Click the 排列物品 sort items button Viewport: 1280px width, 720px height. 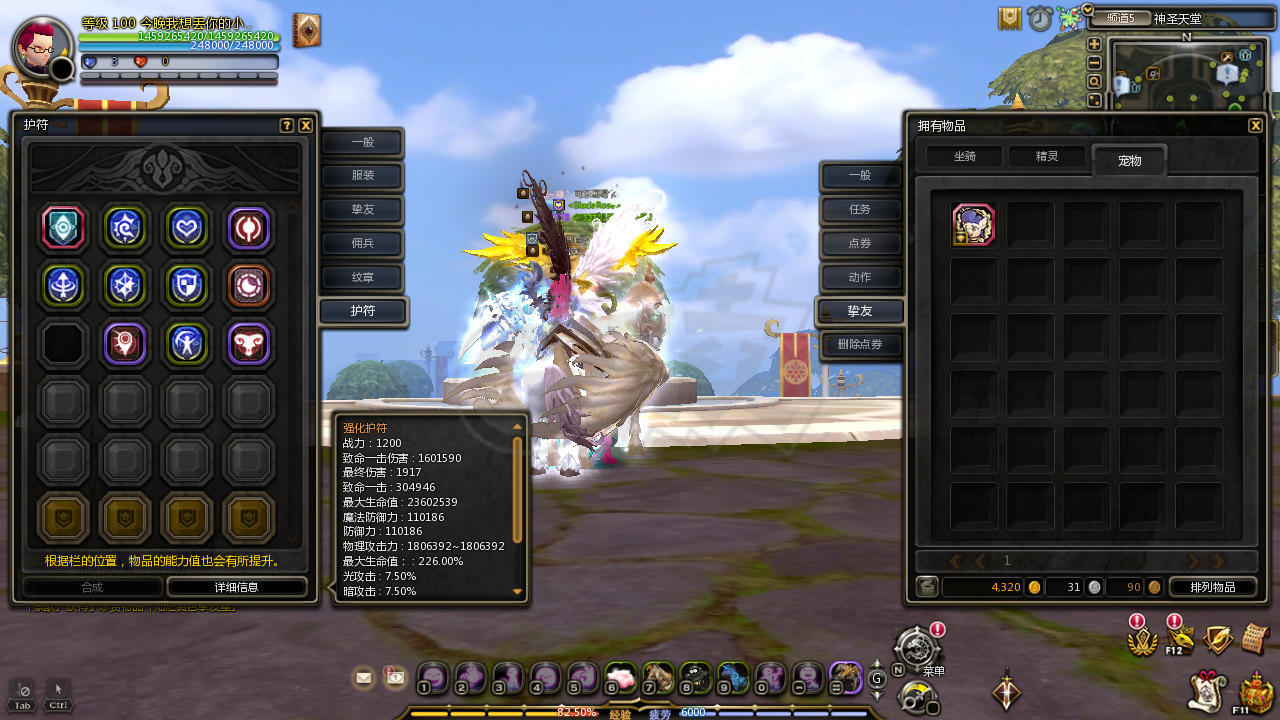click(x=1212, y=587)
